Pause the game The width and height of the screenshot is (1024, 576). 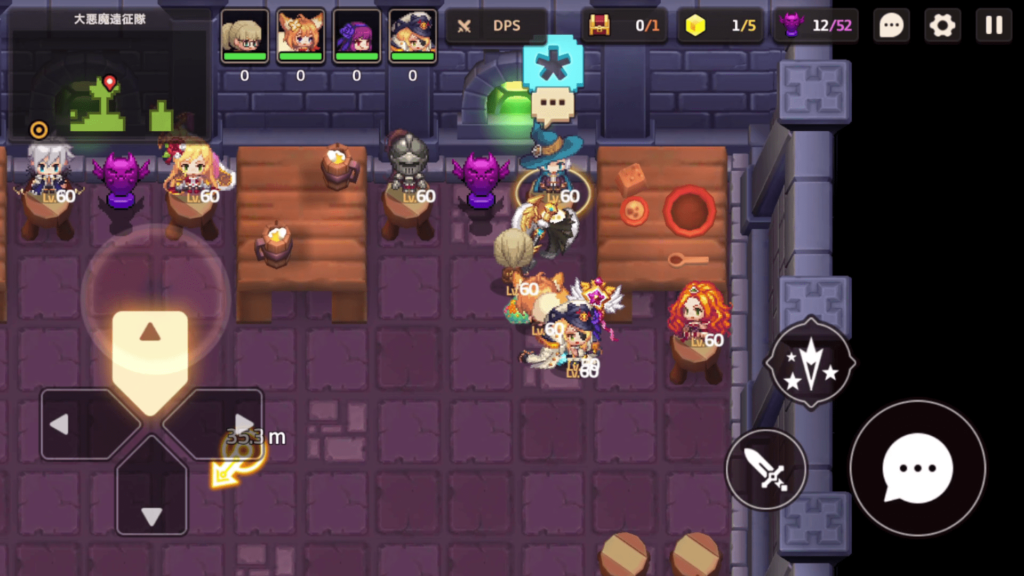(x=994, y=26)
